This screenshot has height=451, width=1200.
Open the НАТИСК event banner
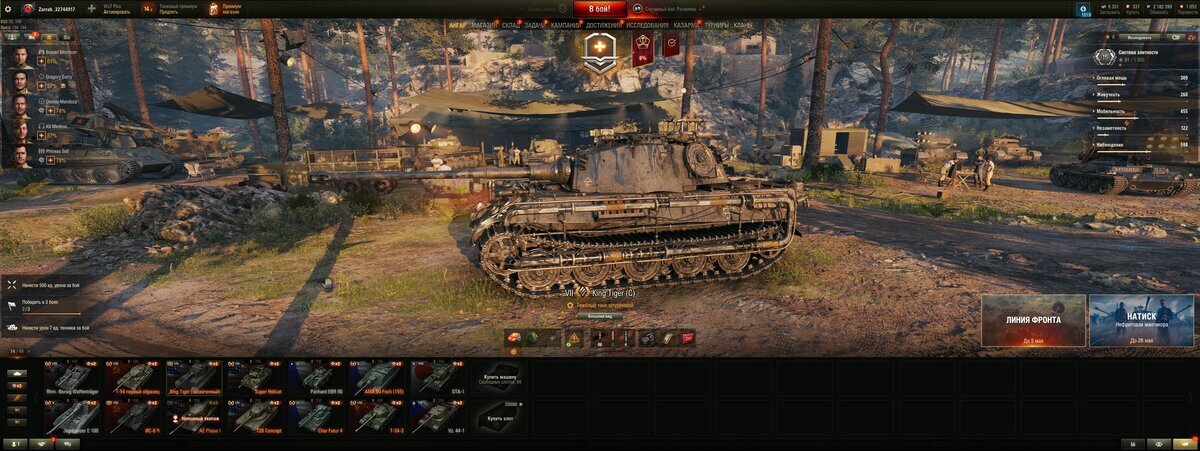(1141, 320)
